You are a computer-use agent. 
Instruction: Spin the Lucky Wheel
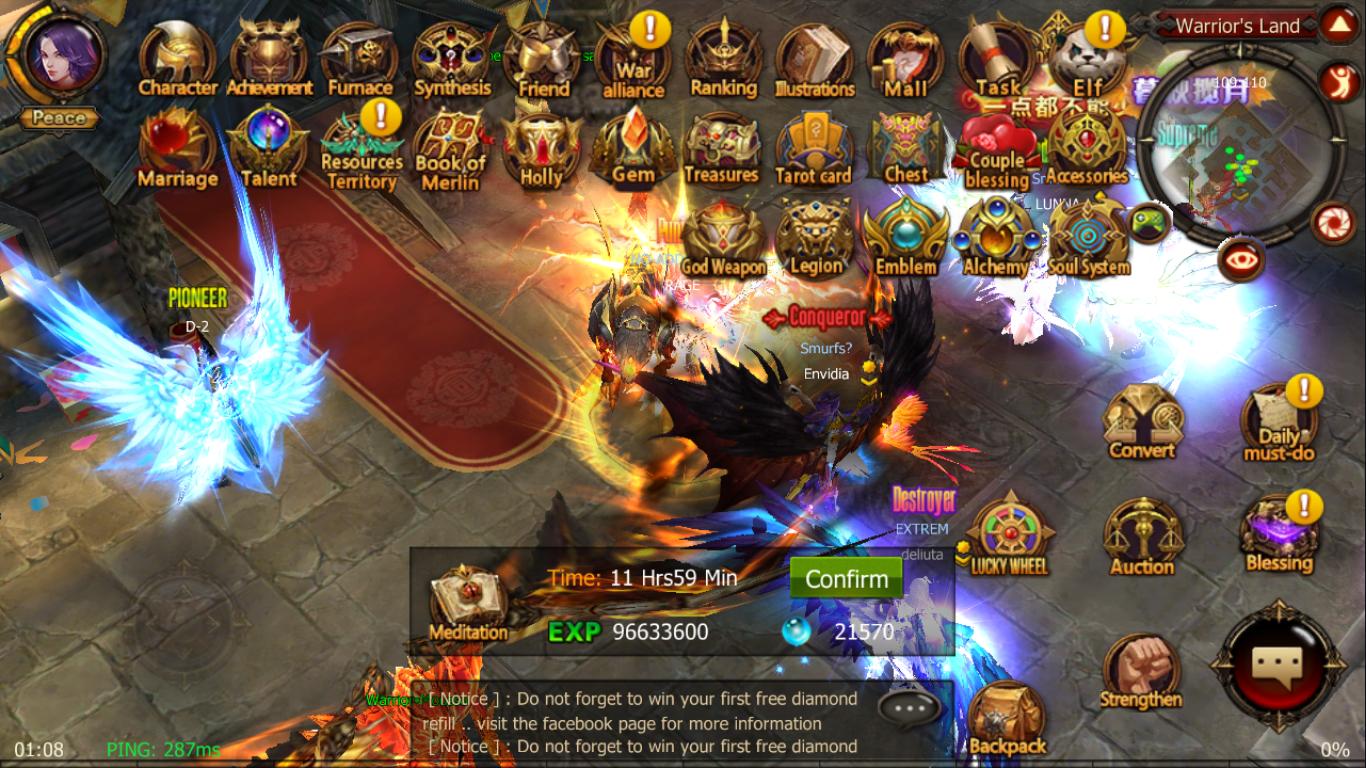[x=1009, y=530]
